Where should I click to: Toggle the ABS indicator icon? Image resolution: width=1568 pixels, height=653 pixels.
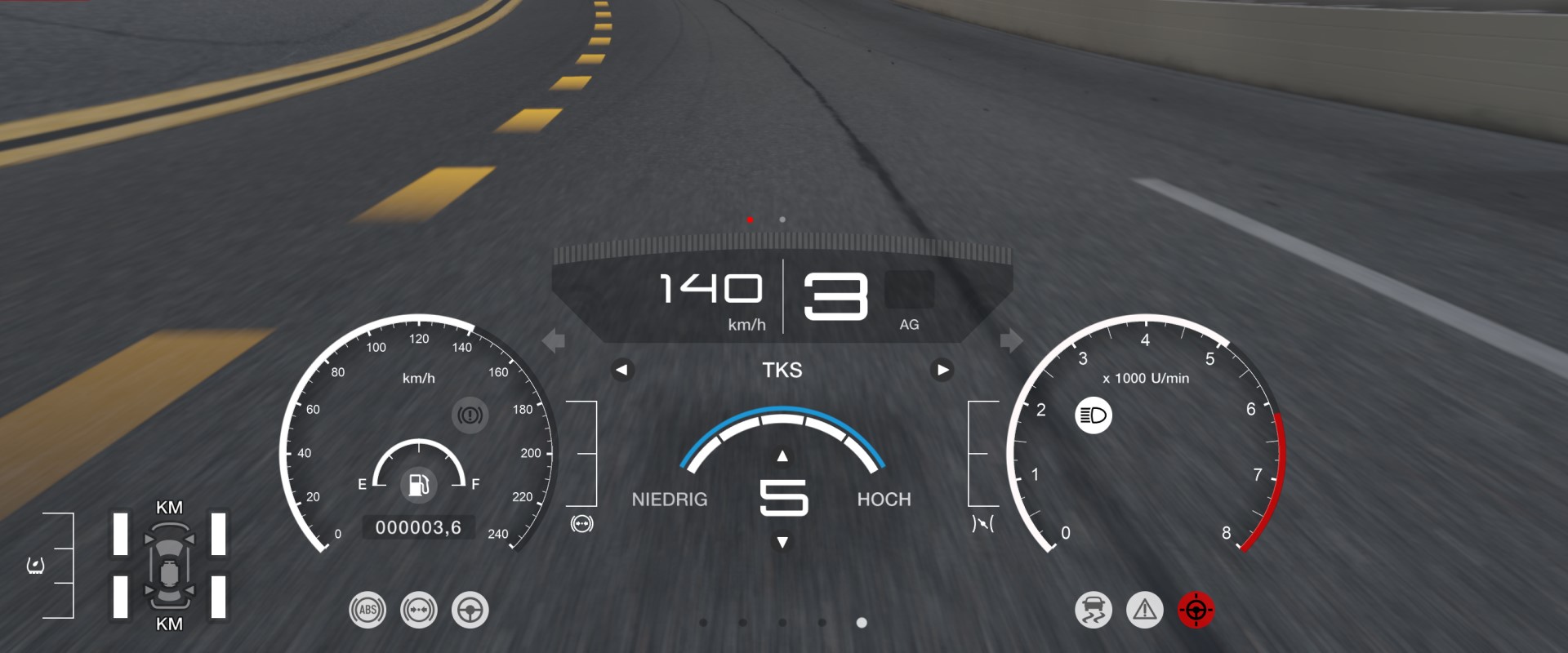tap(367, 610)
